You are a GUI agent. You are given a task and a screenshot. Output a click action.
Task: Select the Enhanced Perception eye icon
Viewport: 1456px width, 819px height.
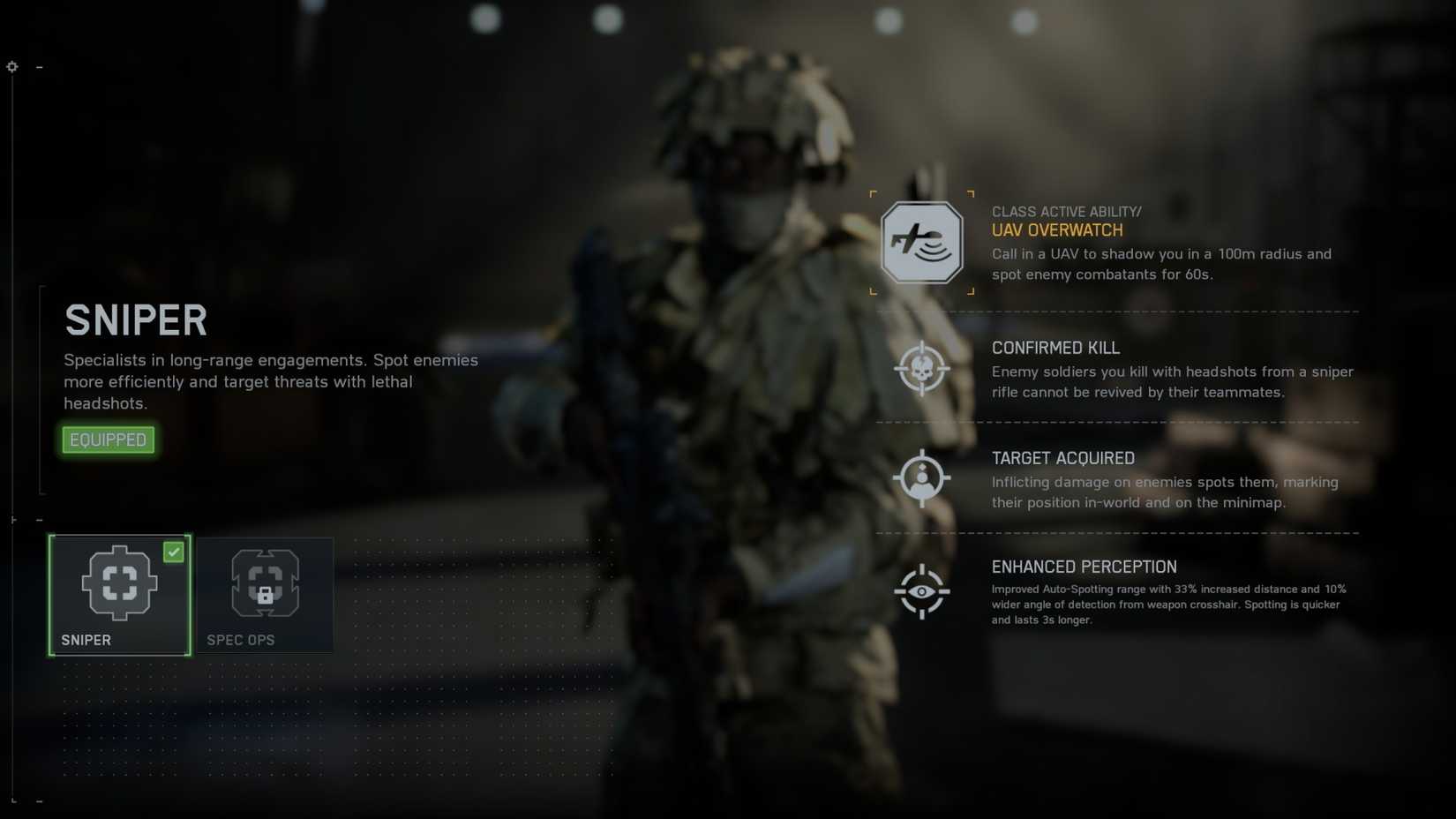[921, 593]
